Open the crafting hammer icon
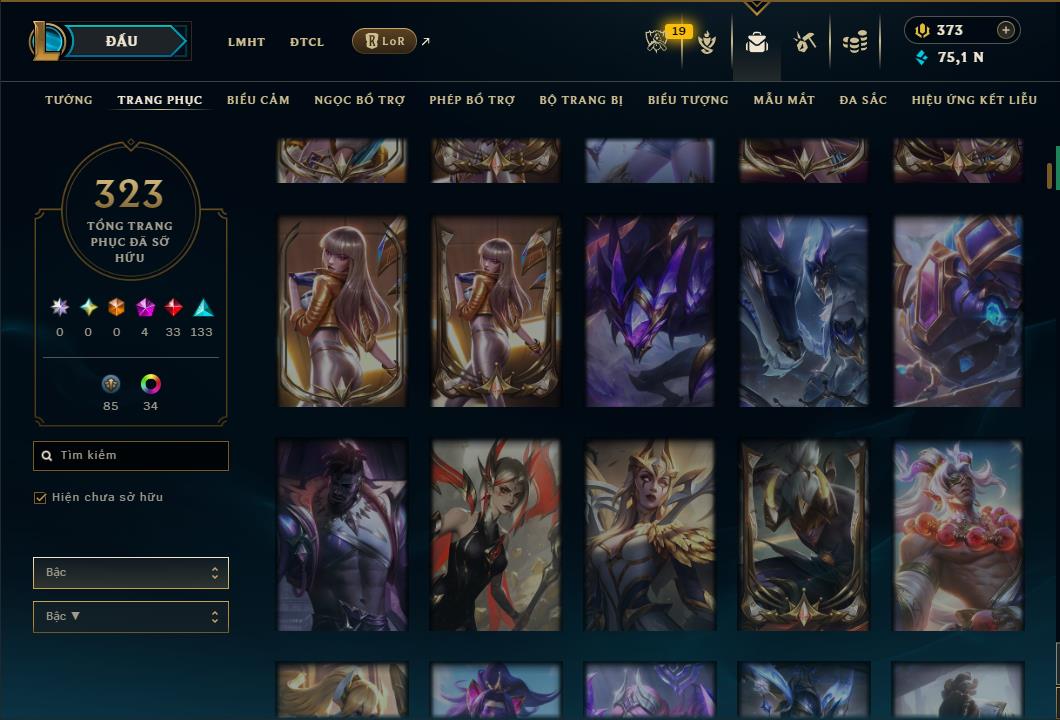This screenshot has height=720, width=1060. click(805, 42)
